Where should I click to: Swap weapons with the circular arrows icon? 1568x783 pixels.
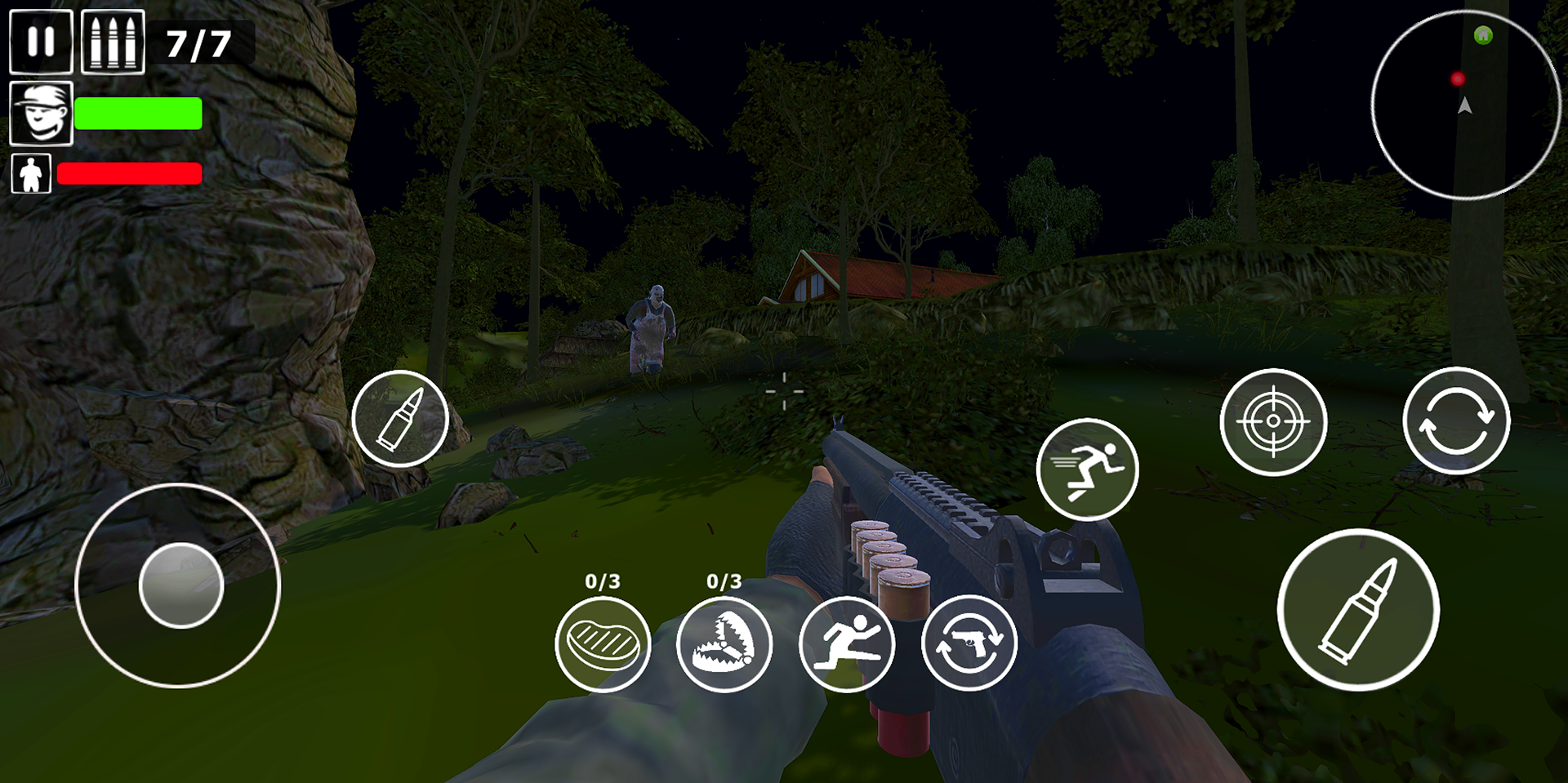tap(1457, 420)
